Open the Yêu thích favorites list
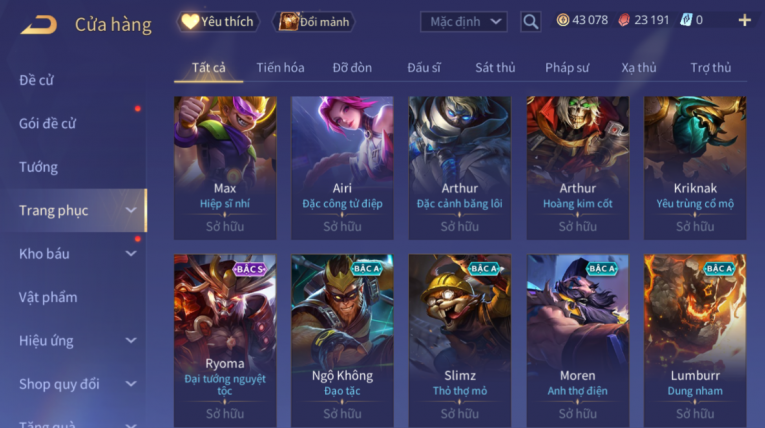Screen dimensions: 765x428 [x=218, y=21]
